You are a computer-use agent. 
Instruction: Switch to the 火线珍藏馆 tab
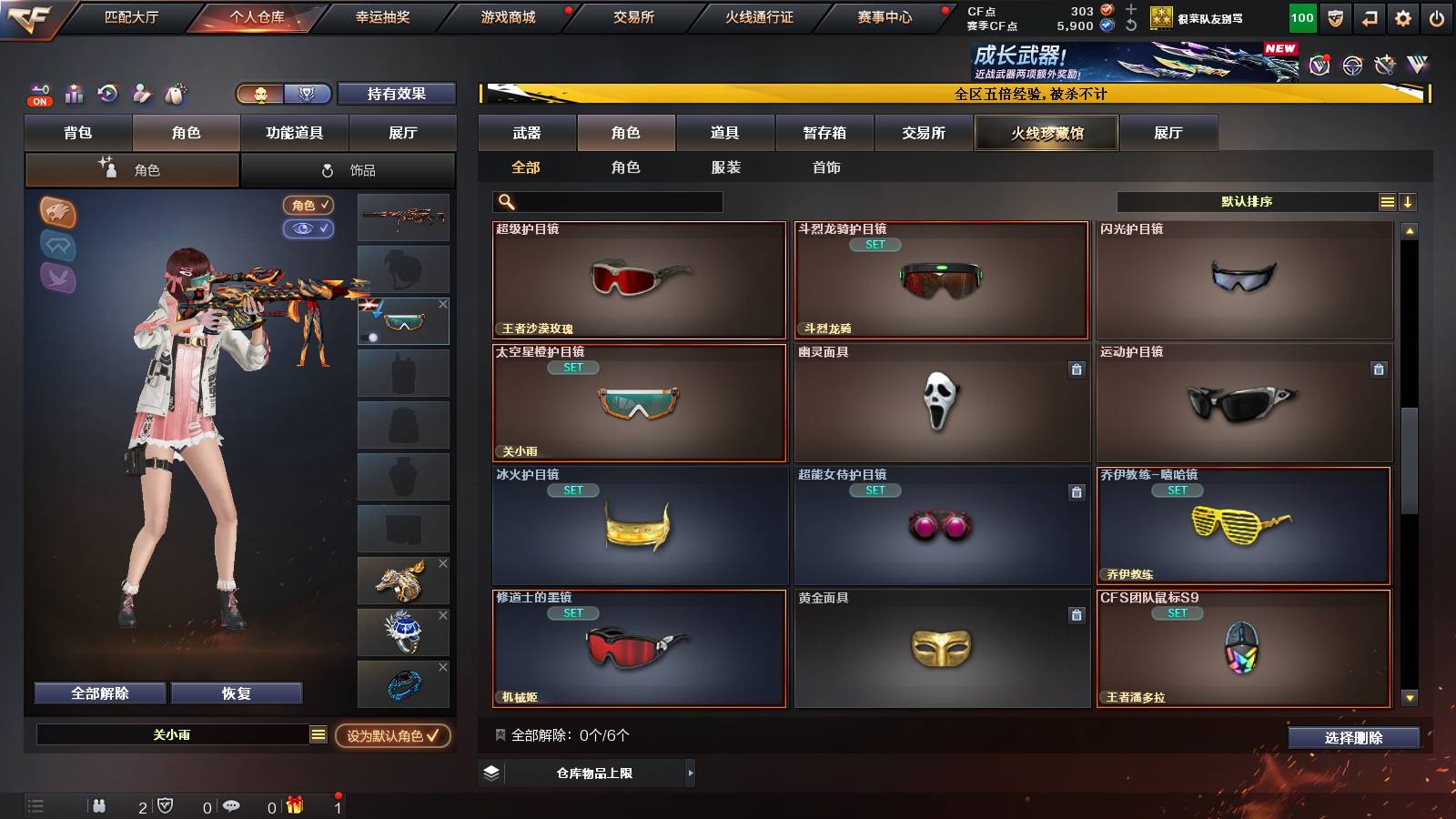(1046, 133)
